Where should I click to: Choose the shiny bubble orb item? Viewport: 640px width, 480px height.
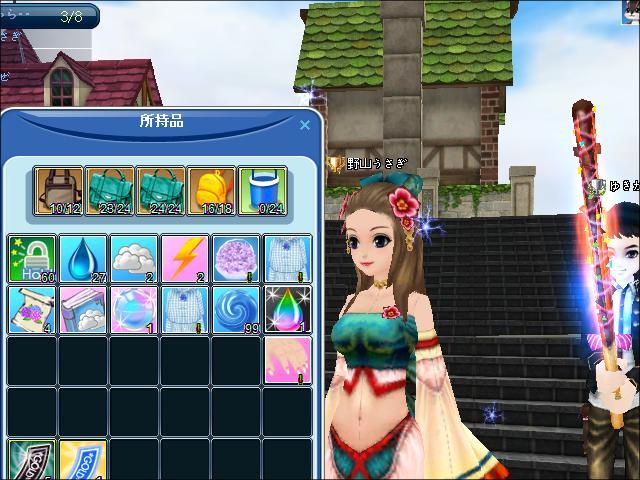[x=134, y=309]
